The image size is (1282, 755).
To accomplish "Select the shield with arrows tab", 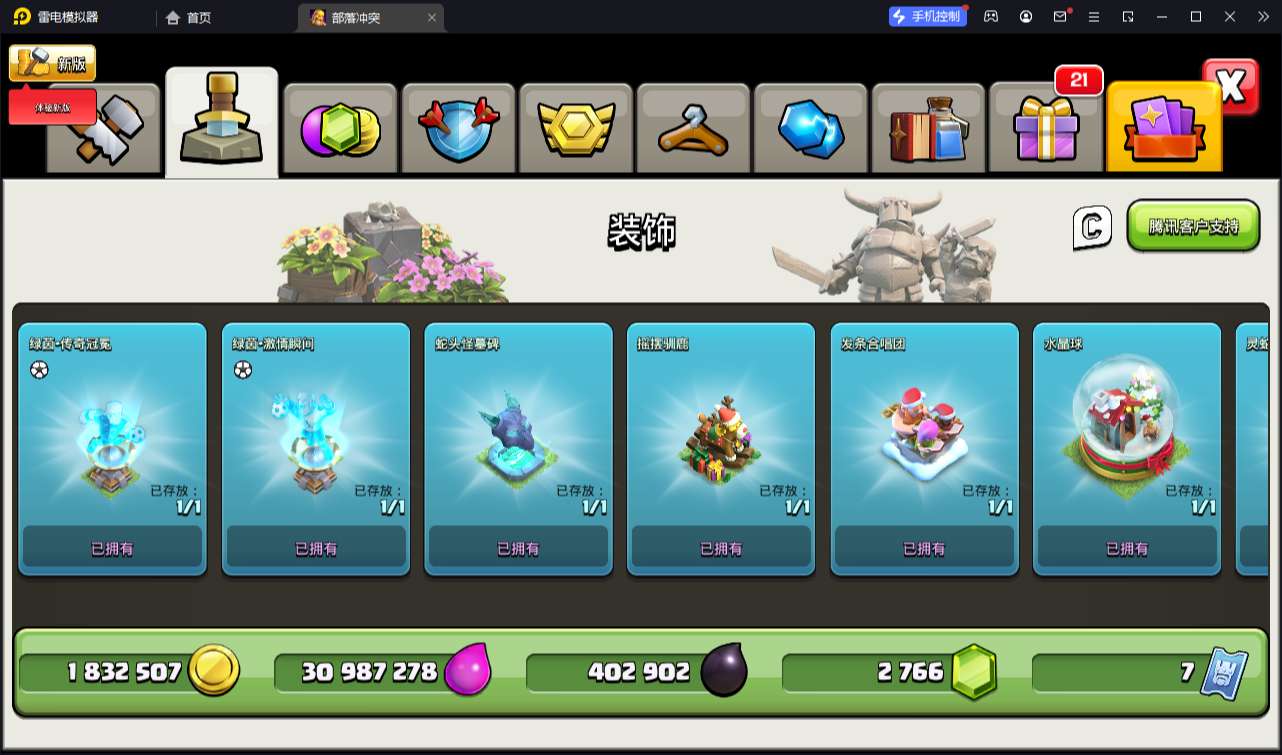I will click(x=457, y=129).
